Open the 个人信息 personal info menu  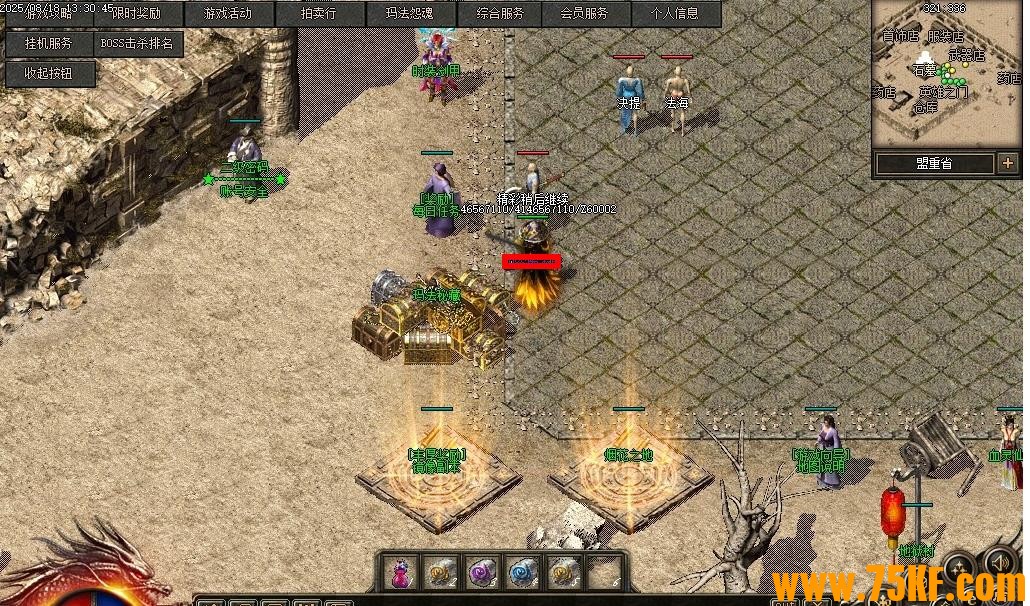point(675,14)
